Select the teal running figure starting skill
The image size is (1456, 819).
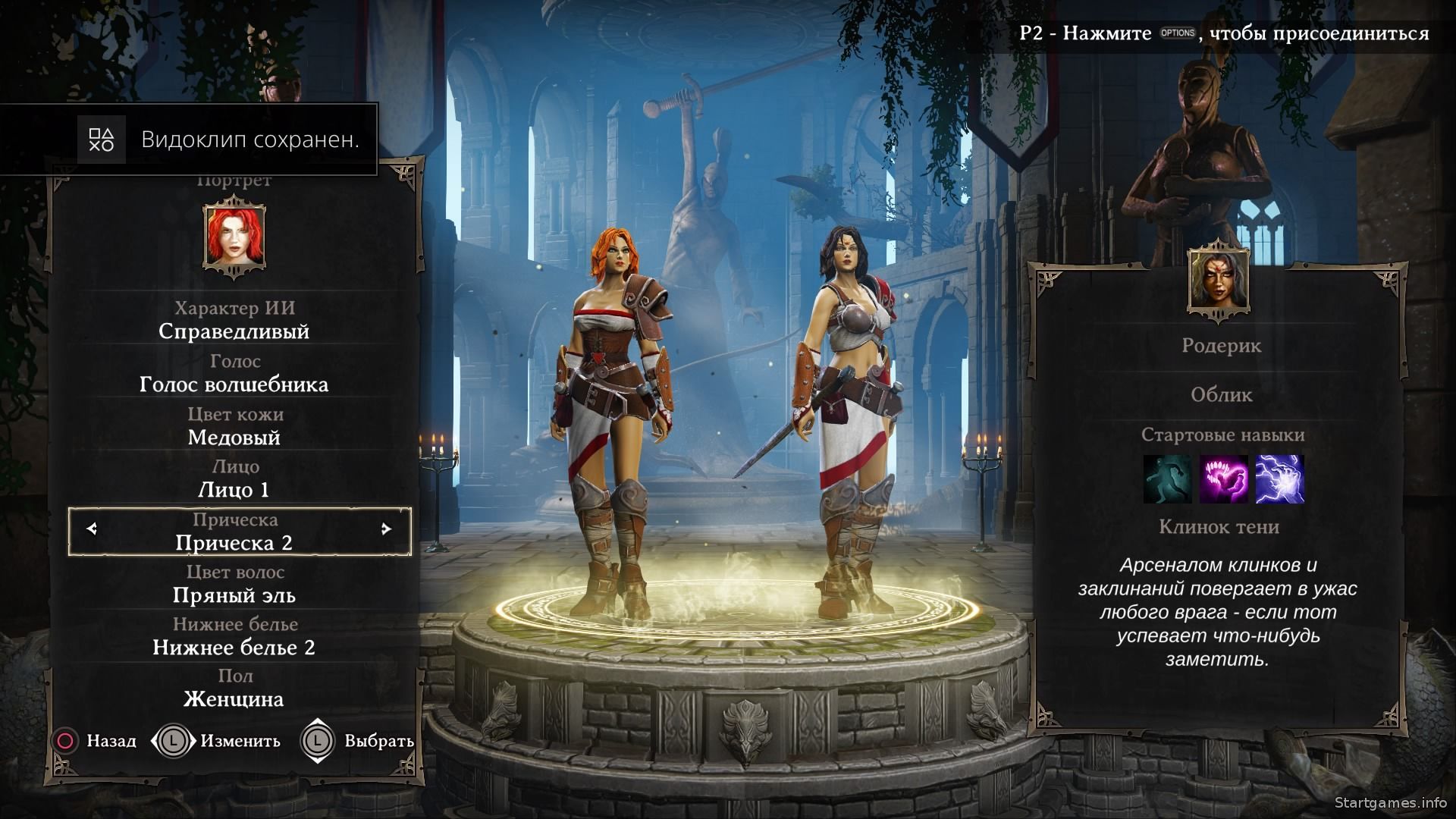click(x=1166, y=479)
